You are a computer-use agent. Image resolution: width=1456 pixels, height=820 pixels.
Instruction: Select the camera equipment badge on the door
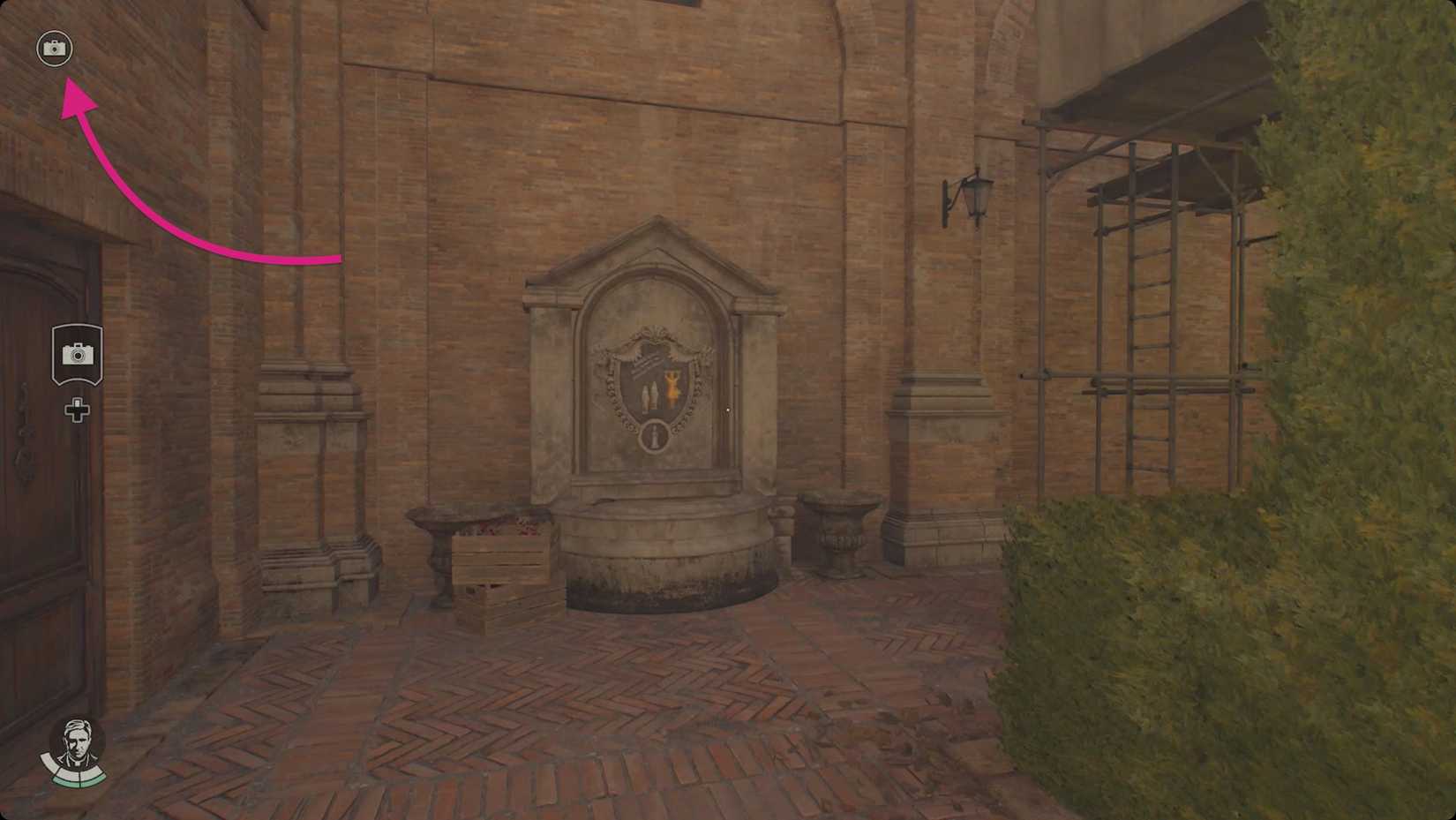[79, 353]
